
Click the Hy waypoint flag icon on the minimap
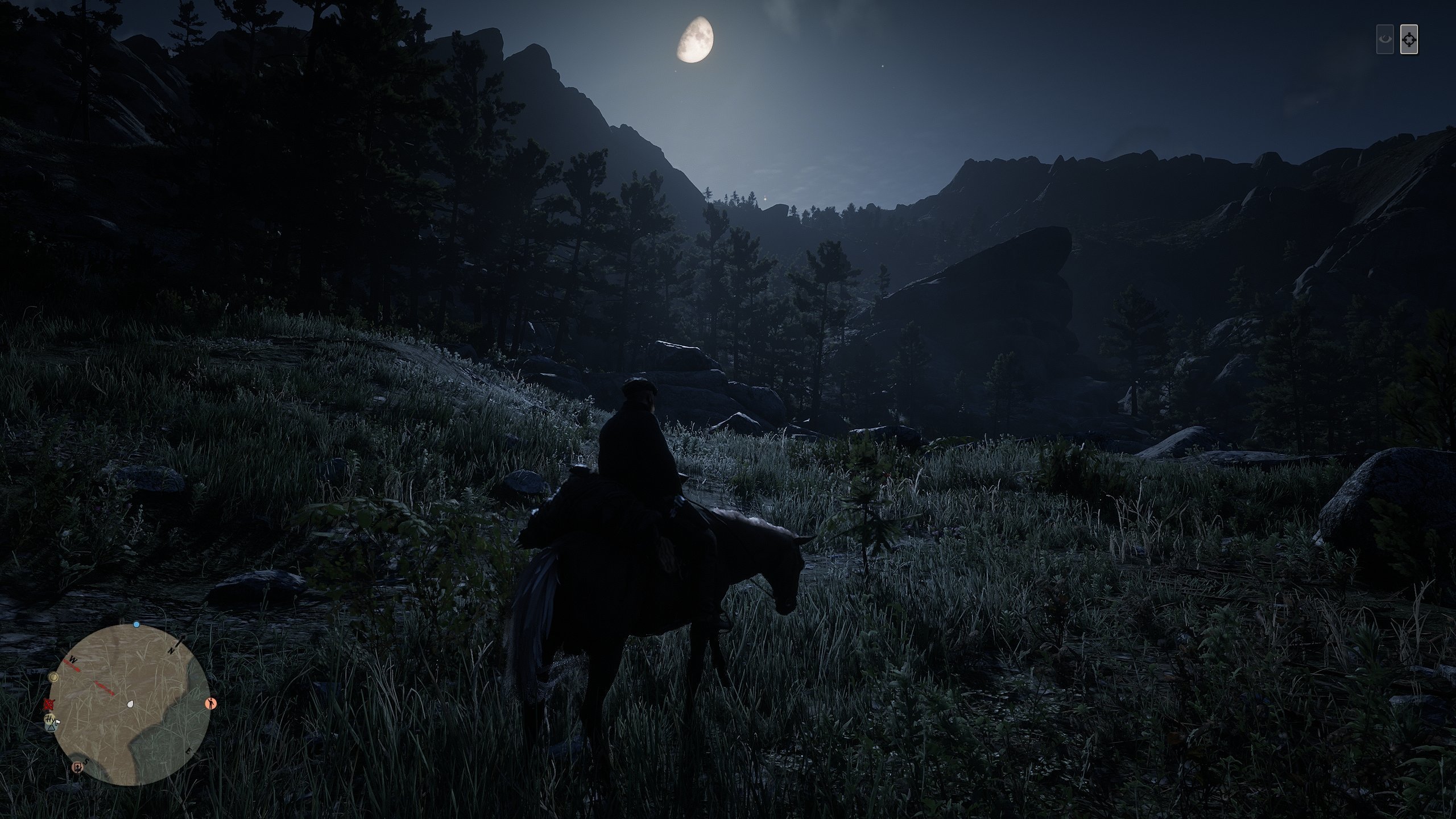tap(51, 720)
